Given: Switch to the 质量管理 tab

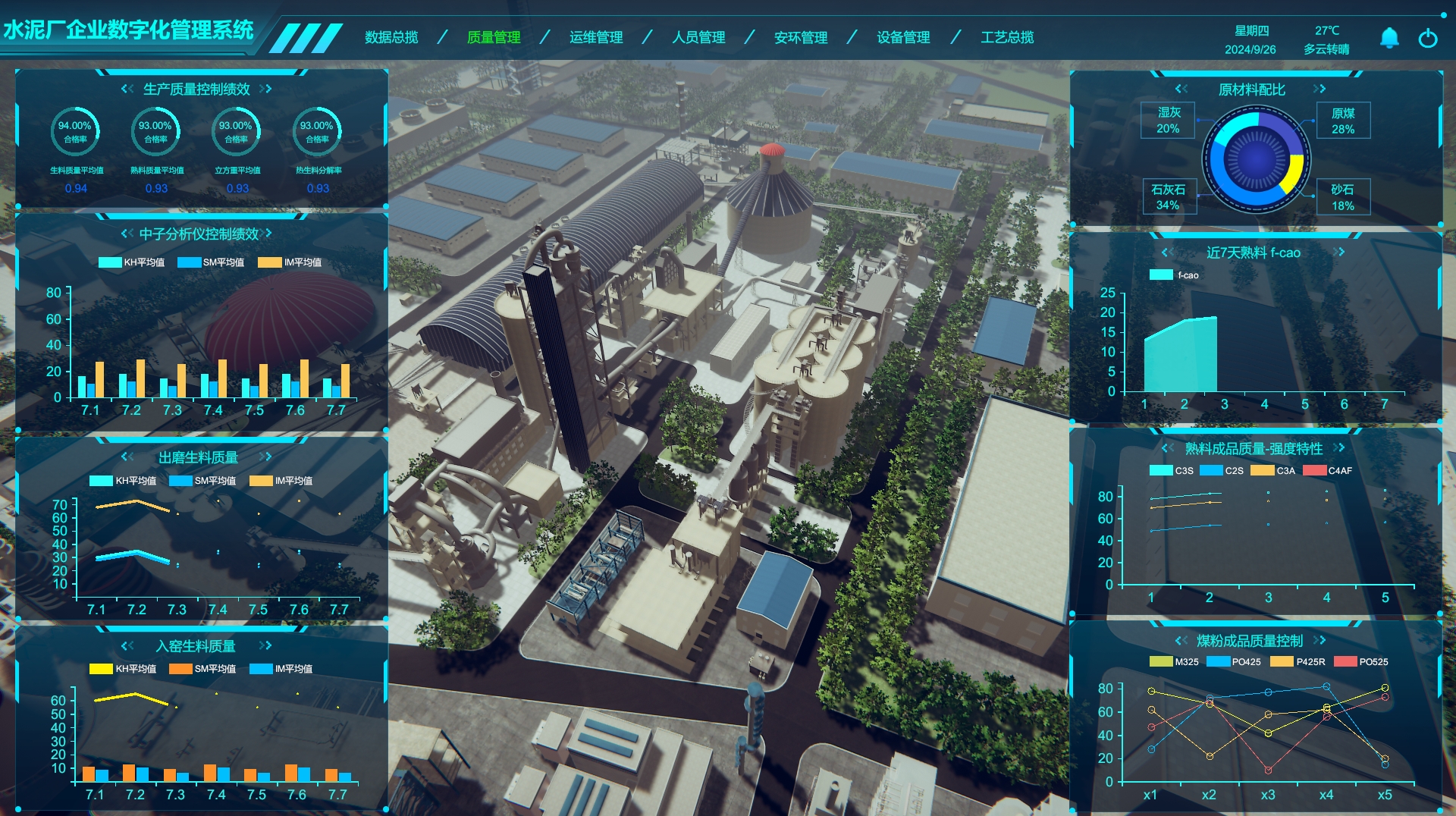Looking at the screenshot, I should click(x=494, y=37).
